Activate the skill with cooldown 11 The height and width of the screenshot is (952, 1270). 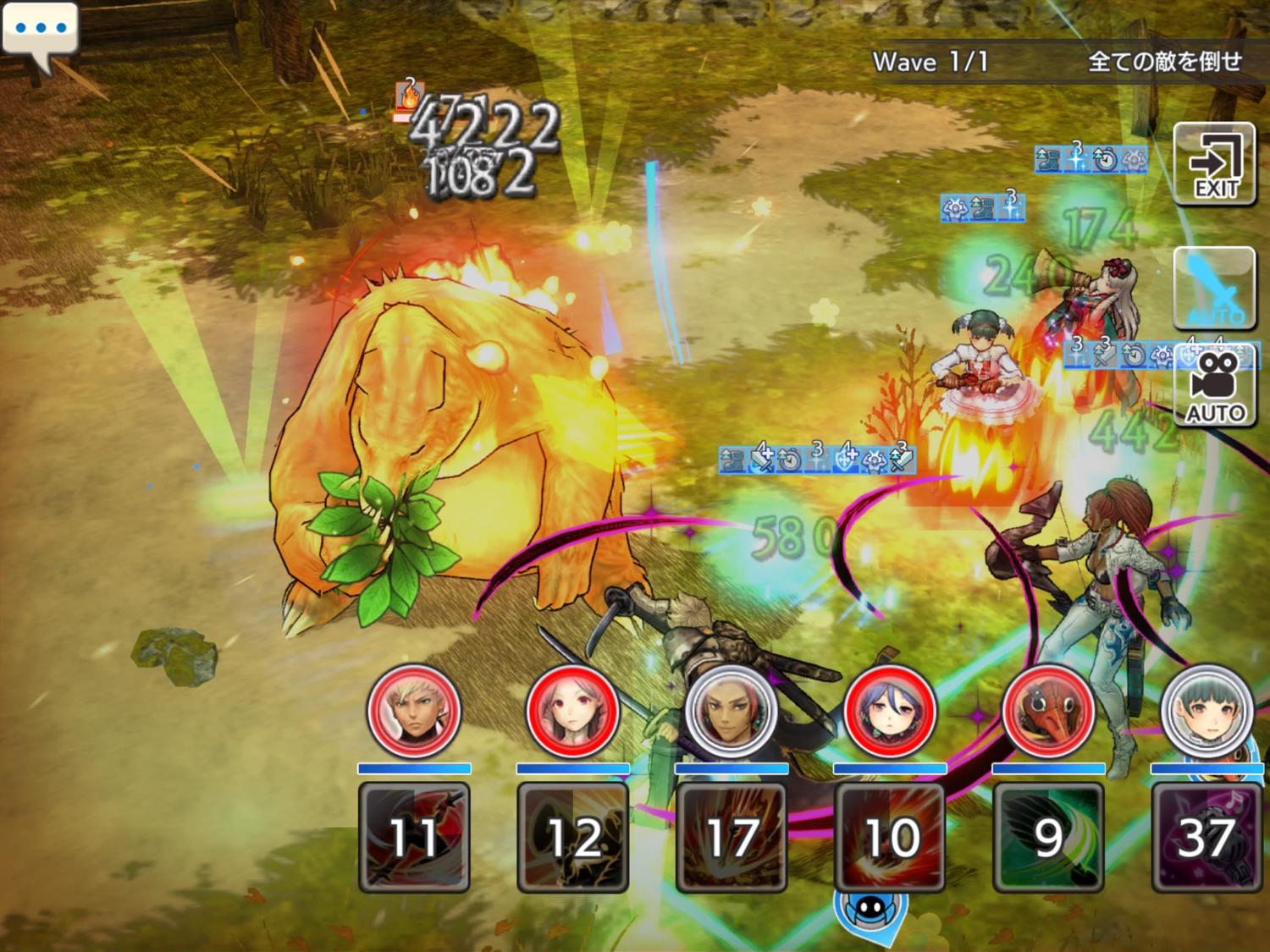coord(414,837)
